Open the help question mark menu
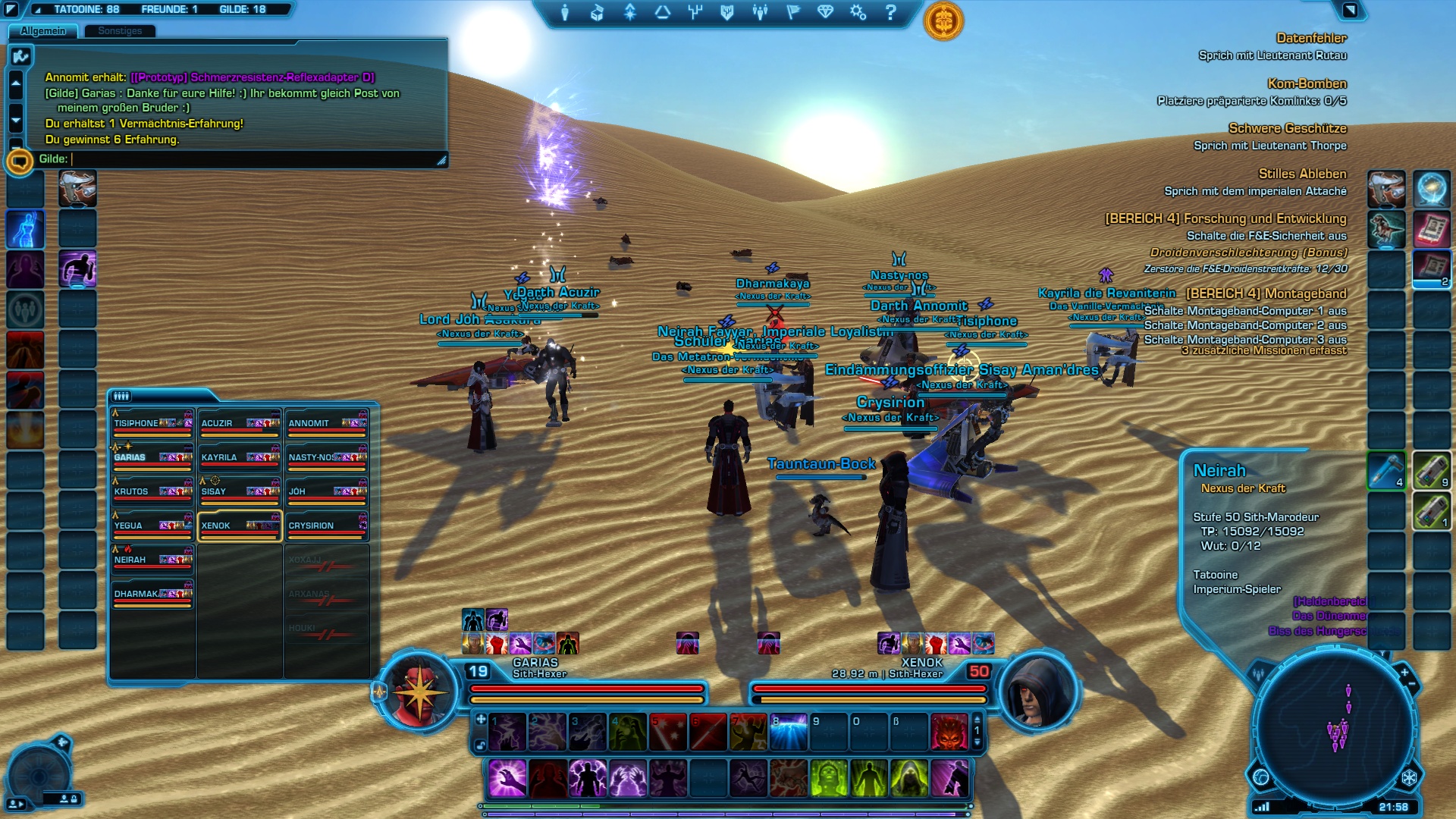 (x=891, y=13)
